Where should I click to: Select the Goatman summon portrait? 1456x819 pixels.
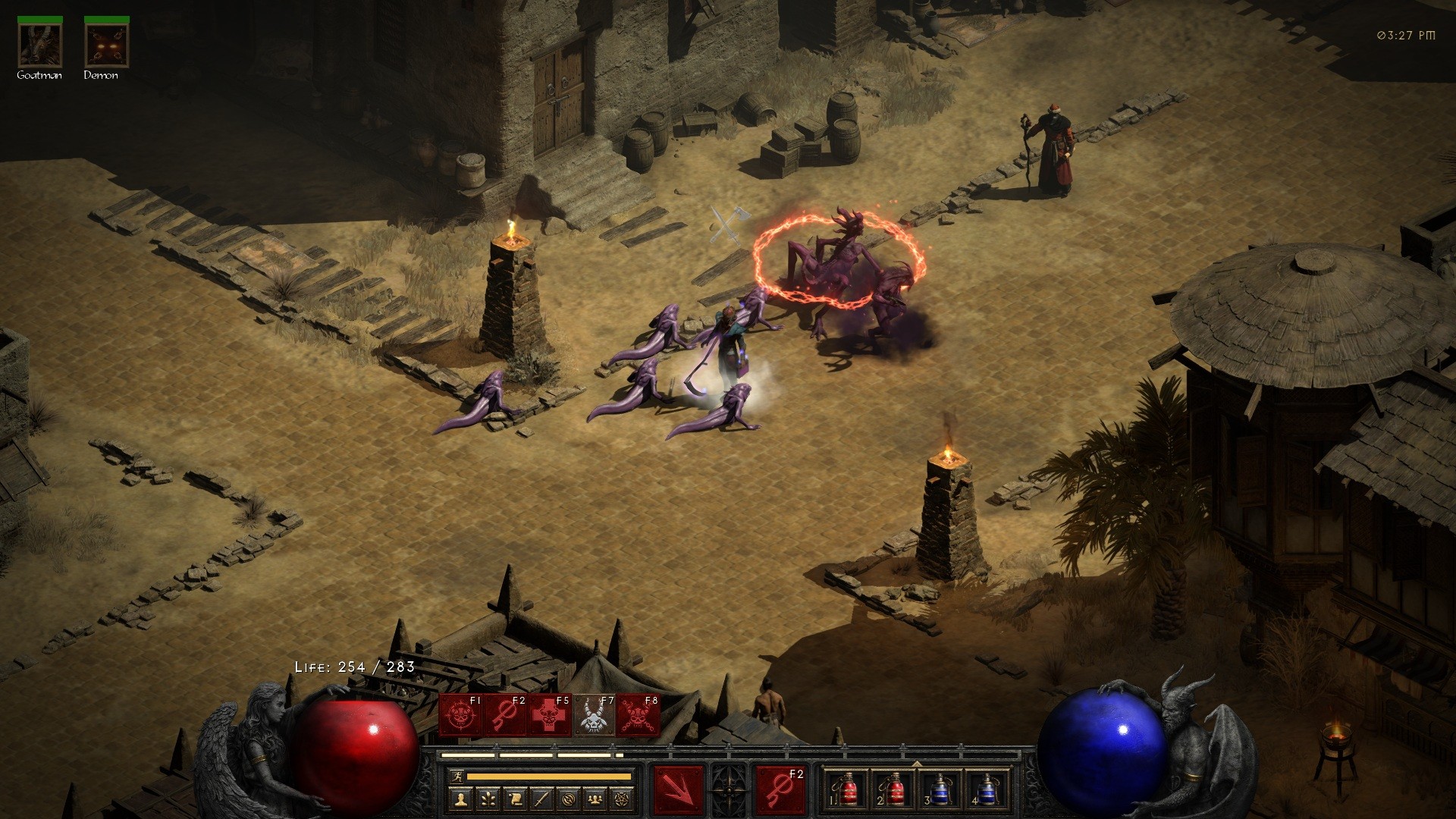pyautogui.click(x=40, y=44)
